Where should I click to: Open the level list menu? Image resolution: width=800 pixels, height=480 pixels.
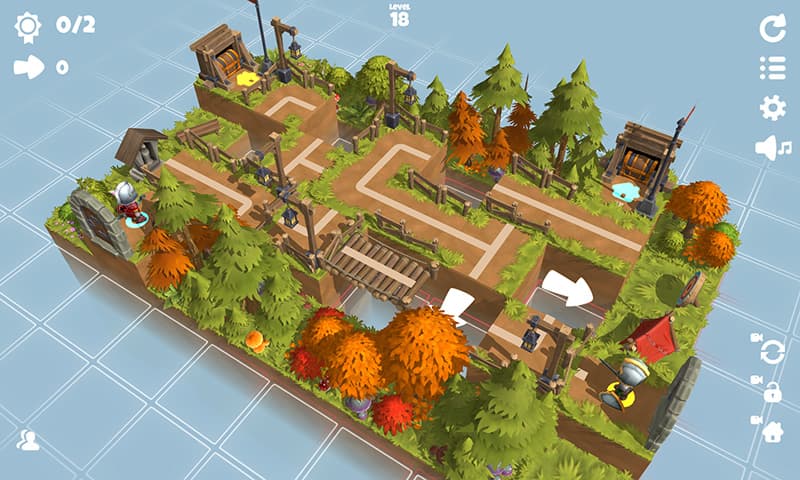(772, 68)
